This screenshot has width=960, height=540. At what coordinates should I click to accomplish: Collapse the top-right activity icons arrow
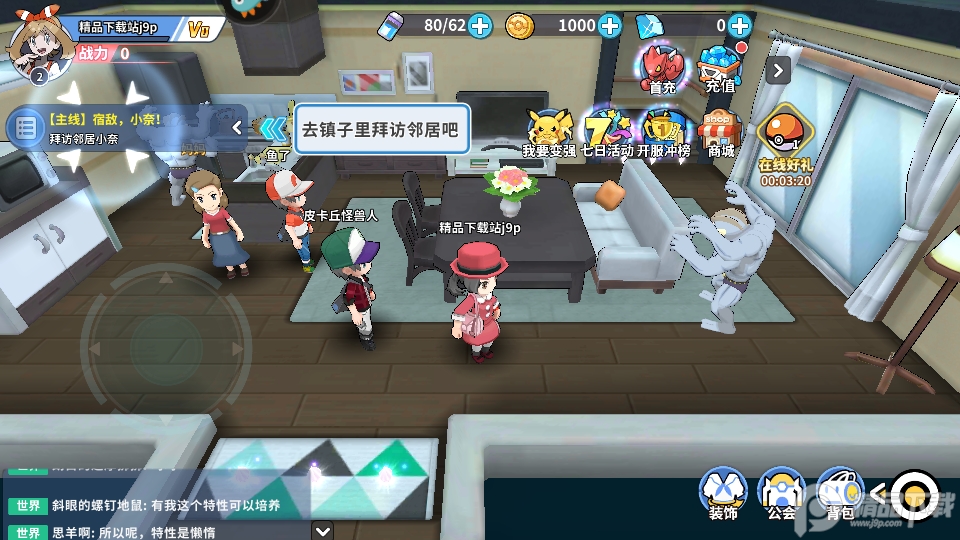[x=779, y=70]
